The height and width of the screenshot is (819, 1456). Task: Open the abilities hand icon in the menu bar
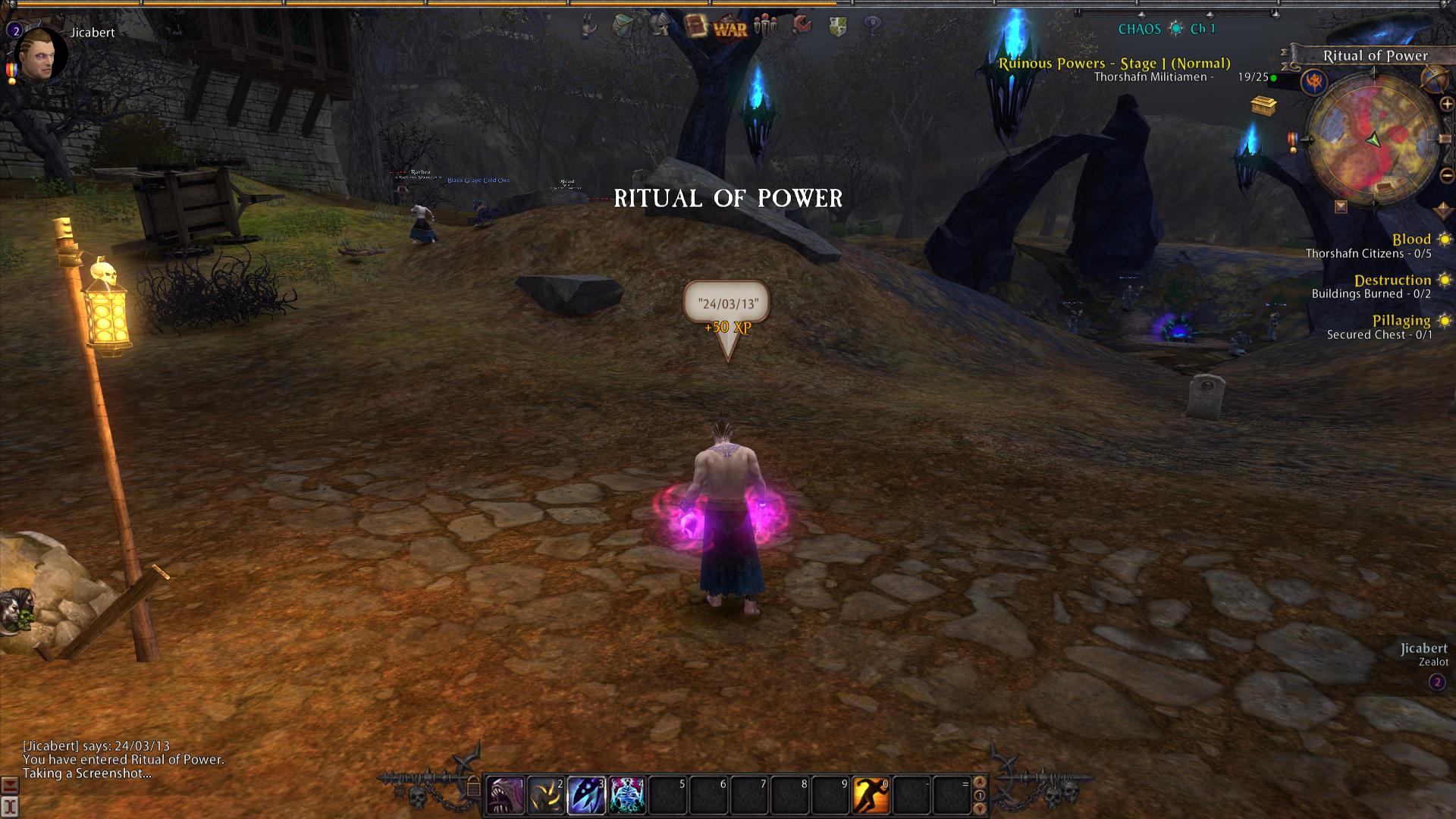click(x=588, y=27)
